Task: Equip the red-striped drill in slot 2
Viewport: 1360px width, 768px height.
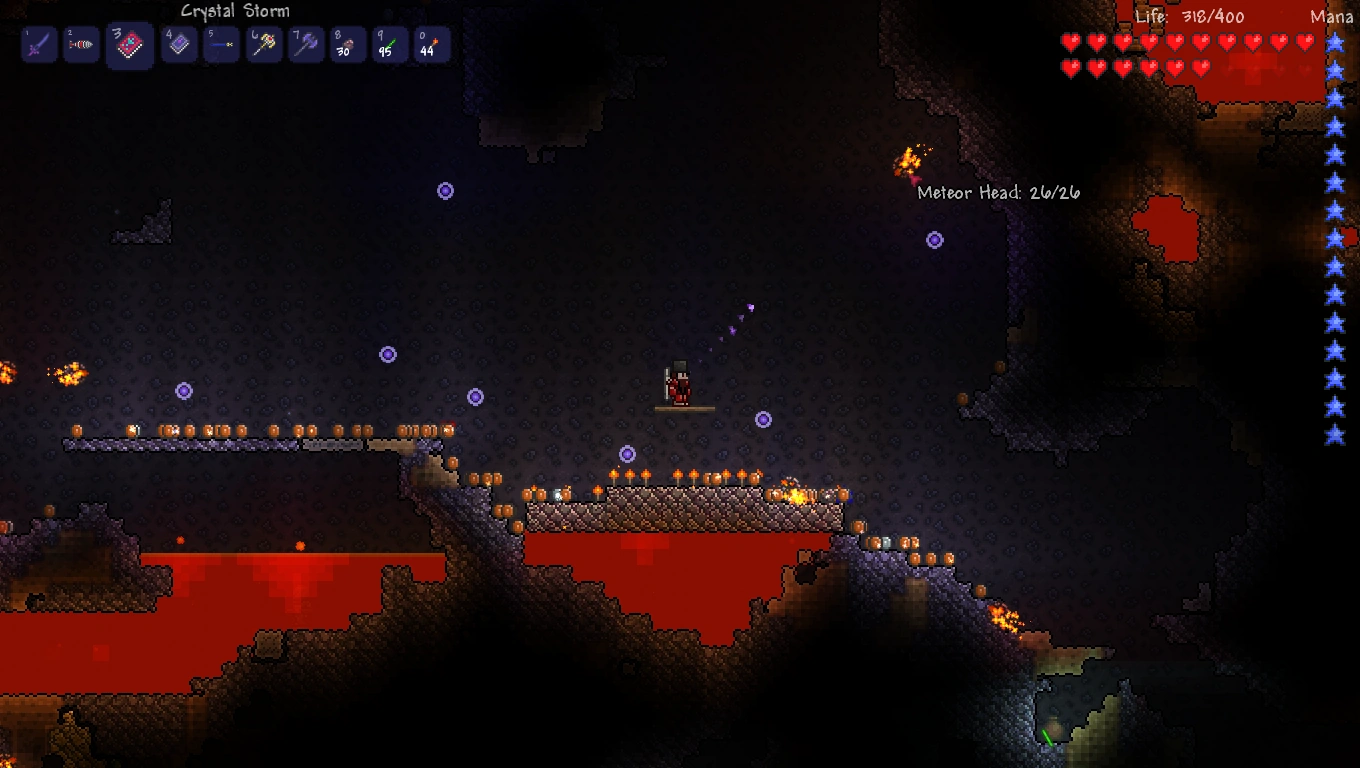Action: coord(82,45)
